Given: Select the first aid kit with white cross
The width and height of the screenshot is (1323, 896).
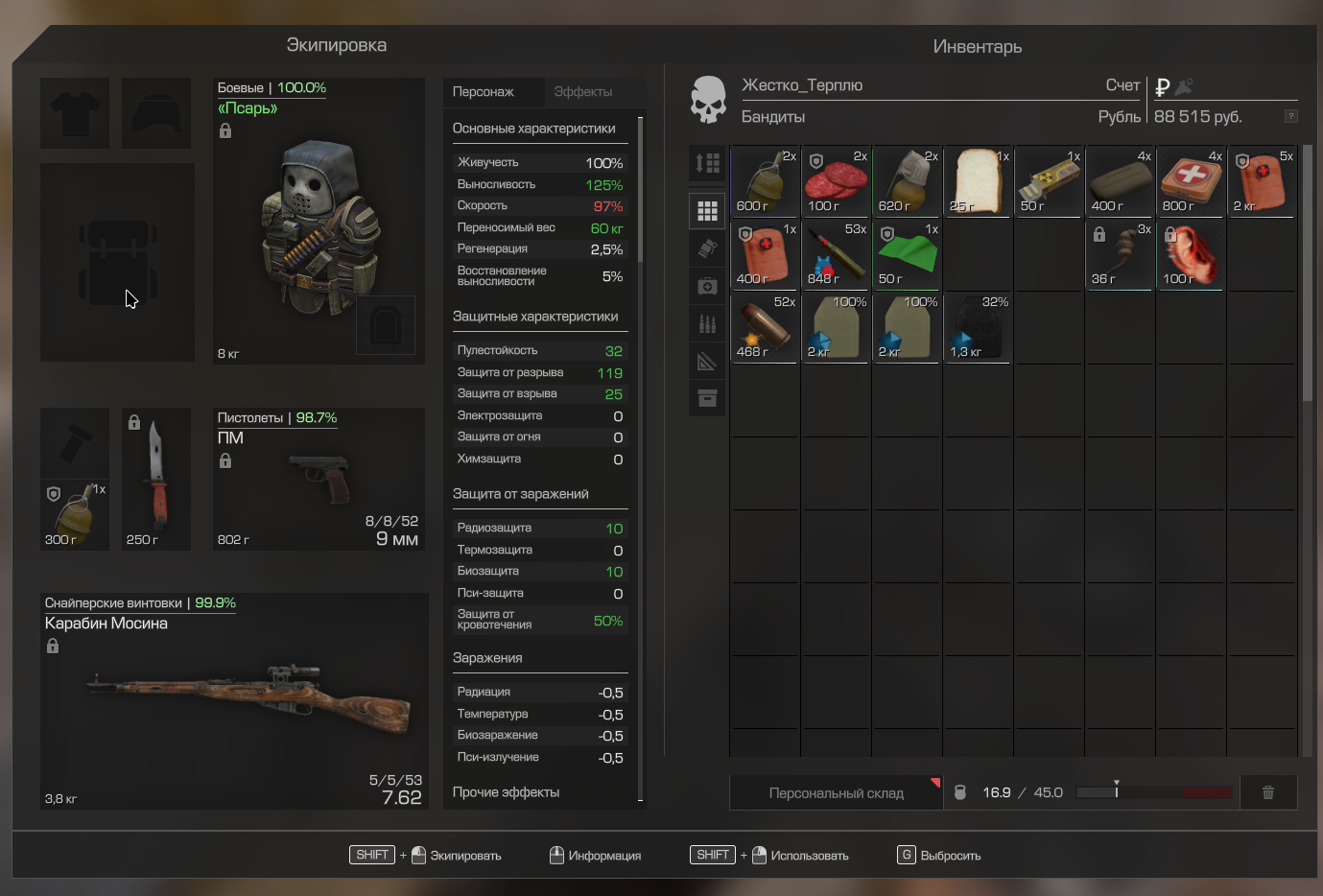Looking at the screenshot, I should 1191,182.
